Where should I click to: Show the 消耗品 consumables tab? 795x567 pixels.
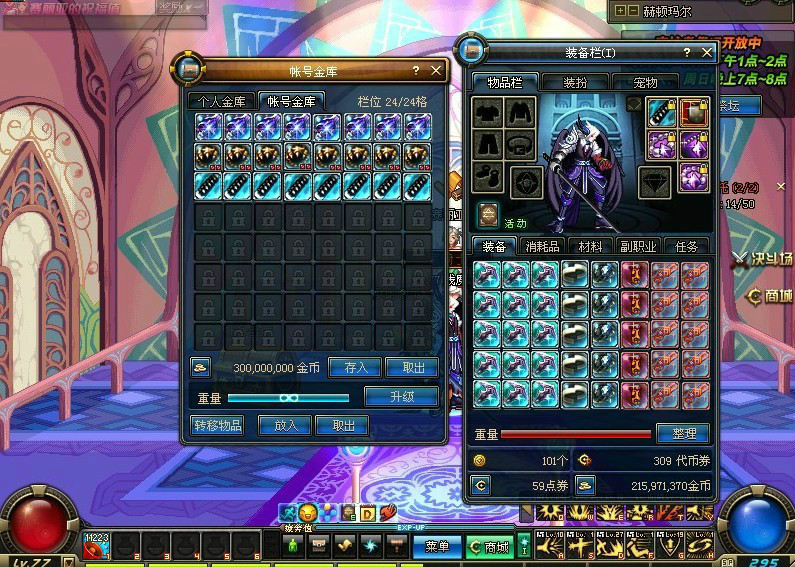tap(541, 246)
